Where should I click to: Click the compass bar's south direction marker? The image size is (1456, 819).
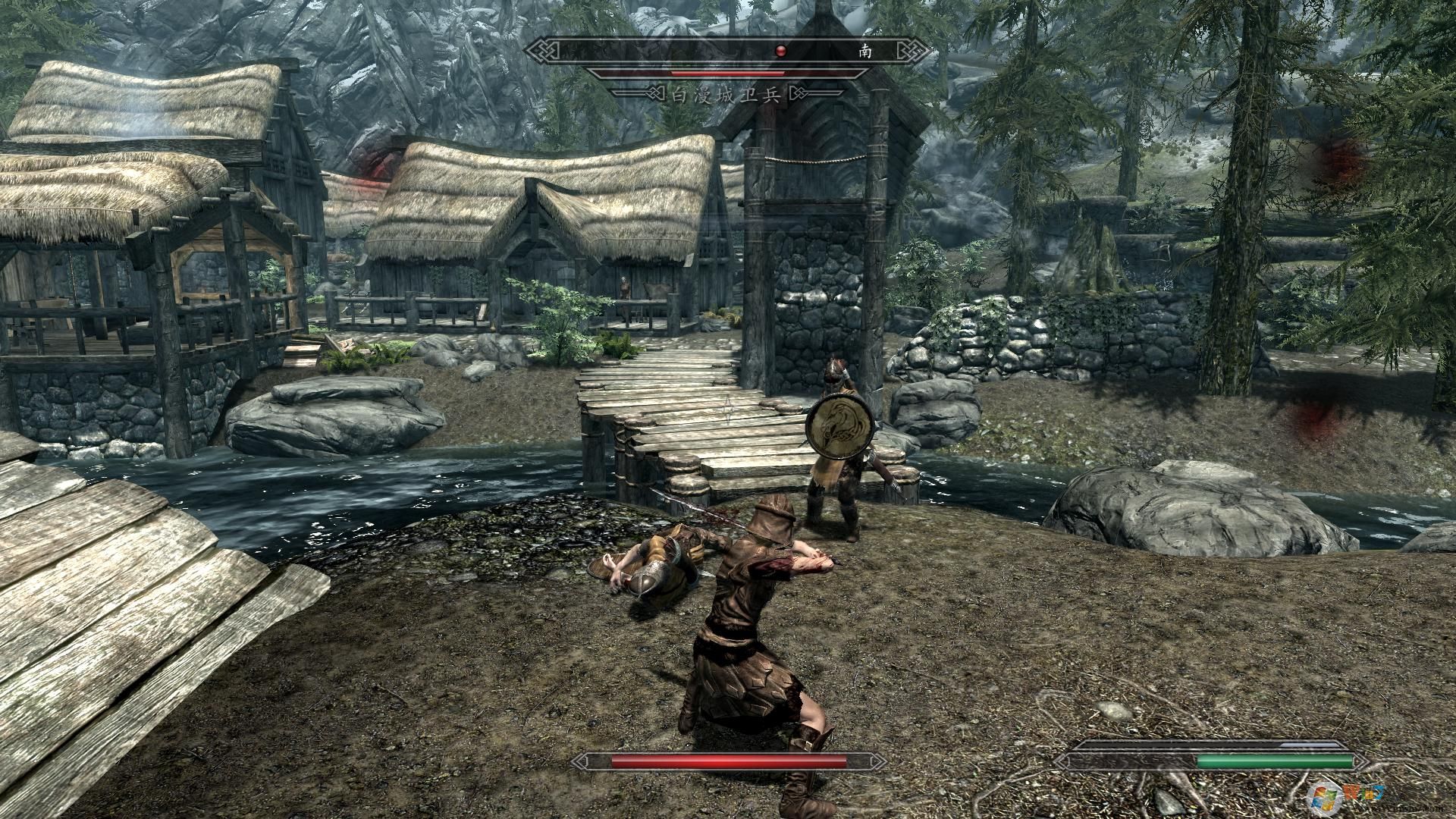tap(864, 51)
